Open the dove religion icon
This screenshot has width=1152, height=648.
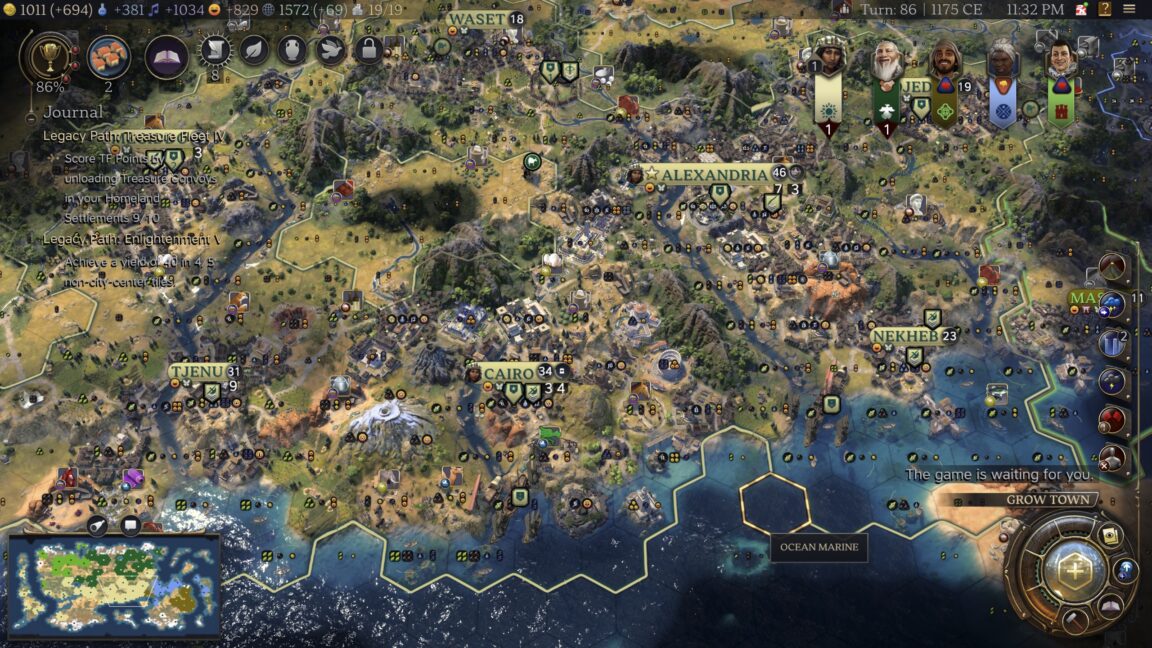click(331, 50)
